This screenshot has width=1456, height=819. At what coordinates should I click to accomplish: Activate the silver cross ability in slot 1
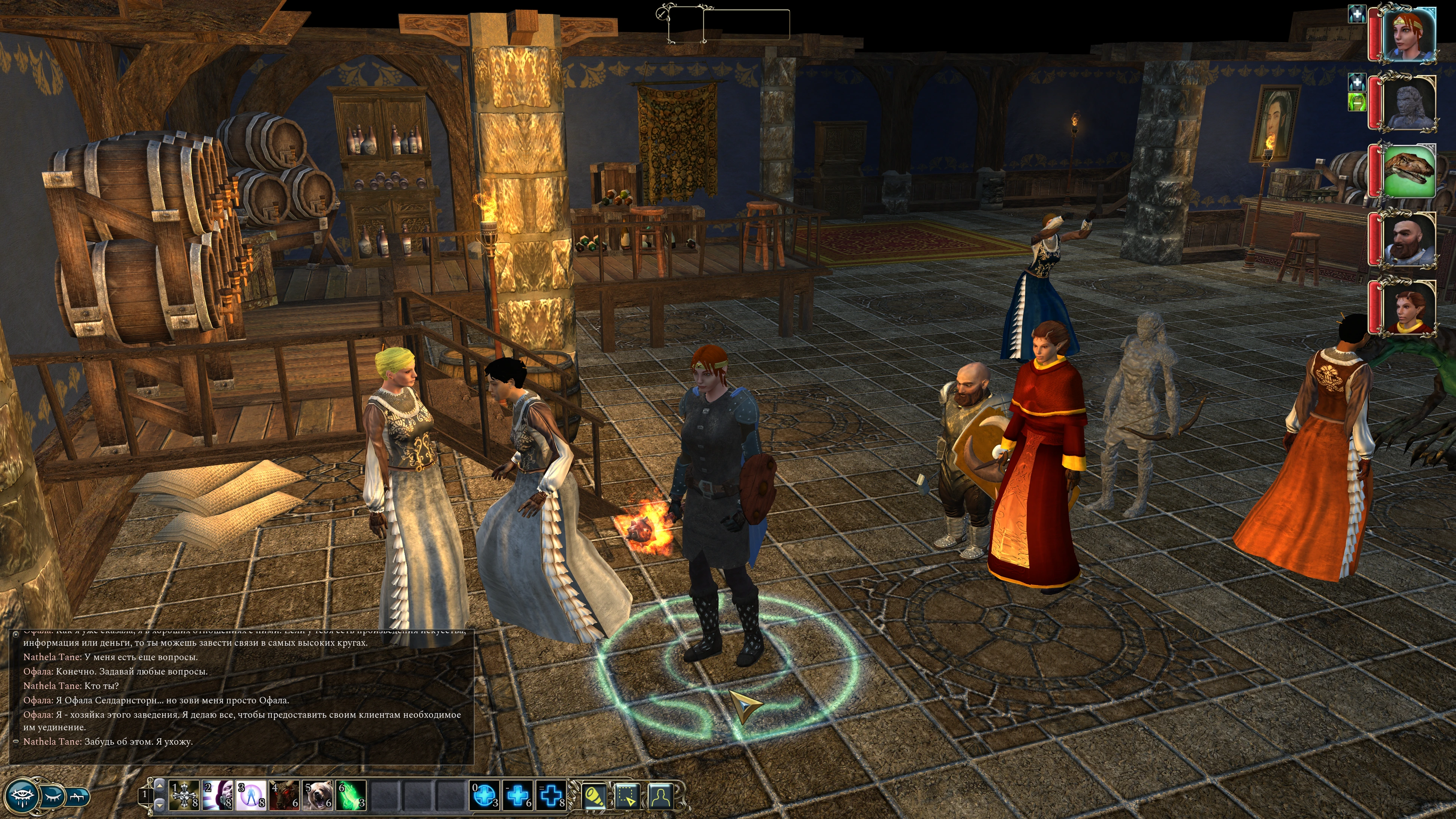pyautogui.click(x=184, y=795)
